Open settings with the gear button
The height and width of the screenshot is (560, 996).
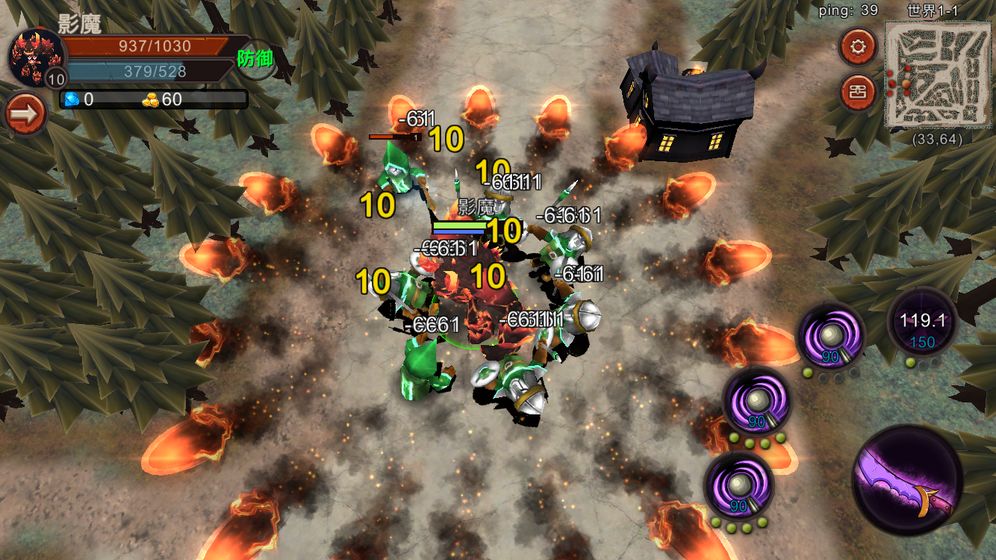857,46
